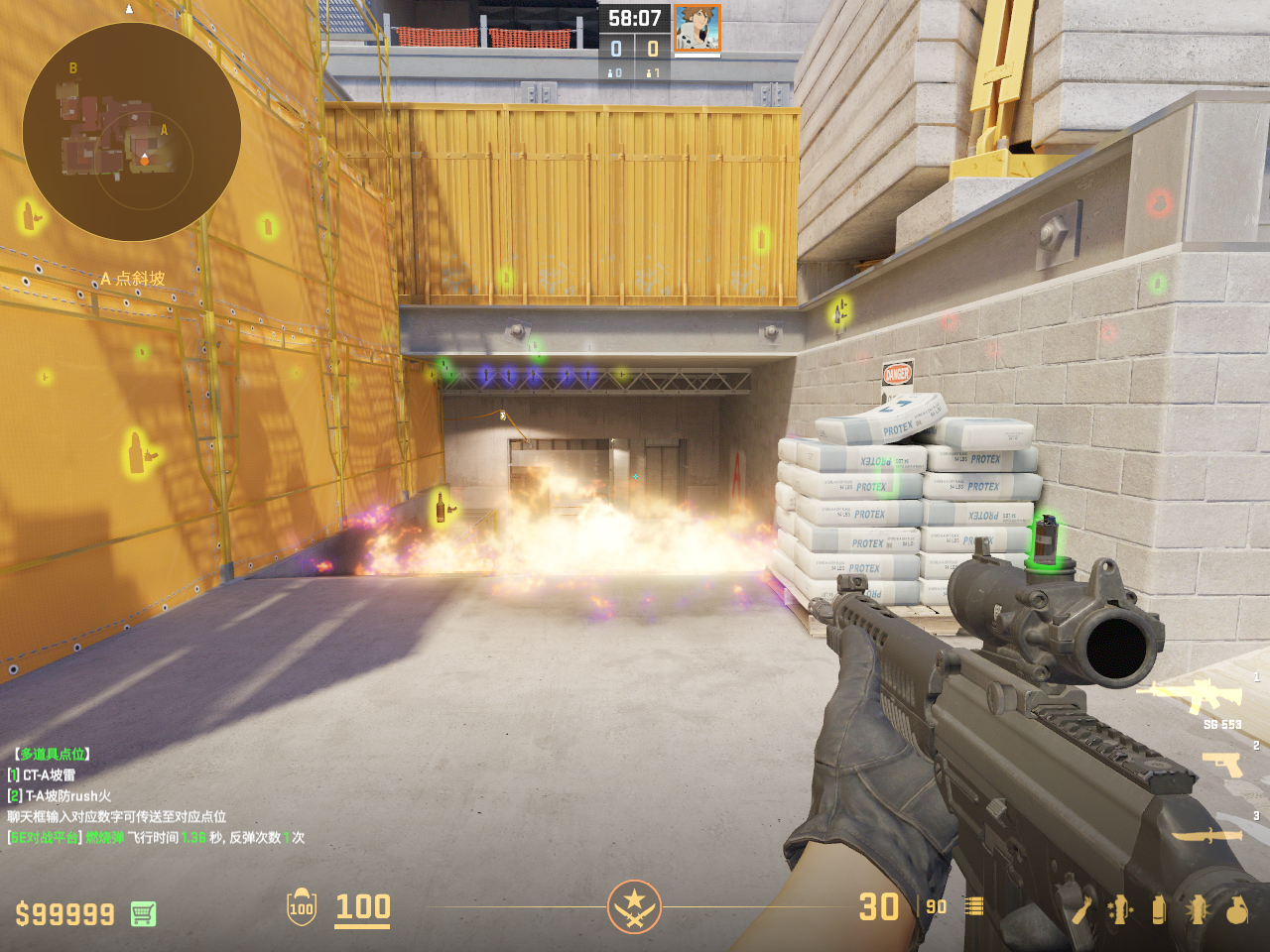Click the player avatar beside the timer

[697, 28]
